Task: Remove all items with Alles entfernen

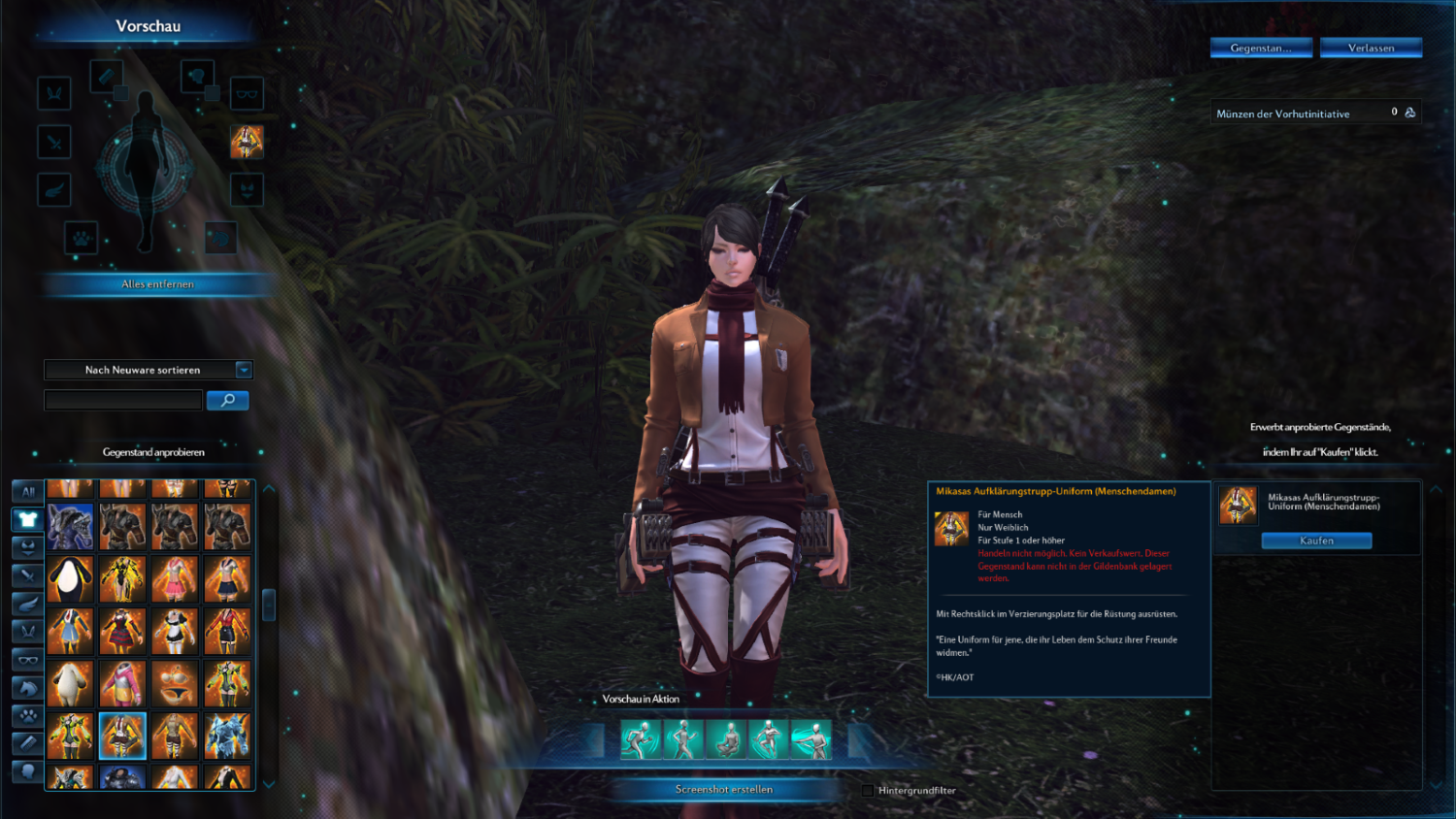Action: pyautogui.click(x=158, y=284)
